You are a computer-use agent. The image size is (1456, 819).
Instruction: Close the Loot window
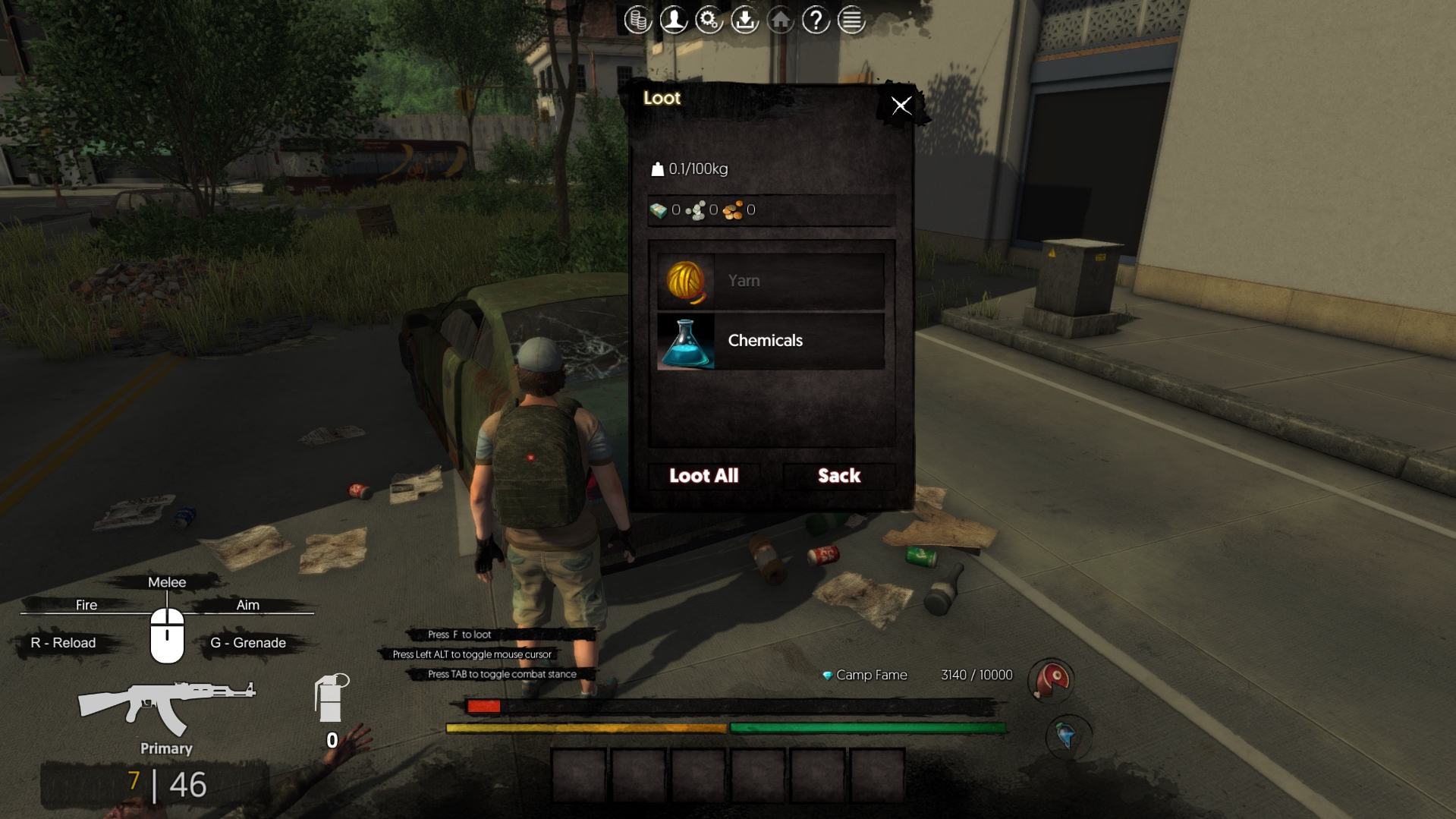click(901, 106)
